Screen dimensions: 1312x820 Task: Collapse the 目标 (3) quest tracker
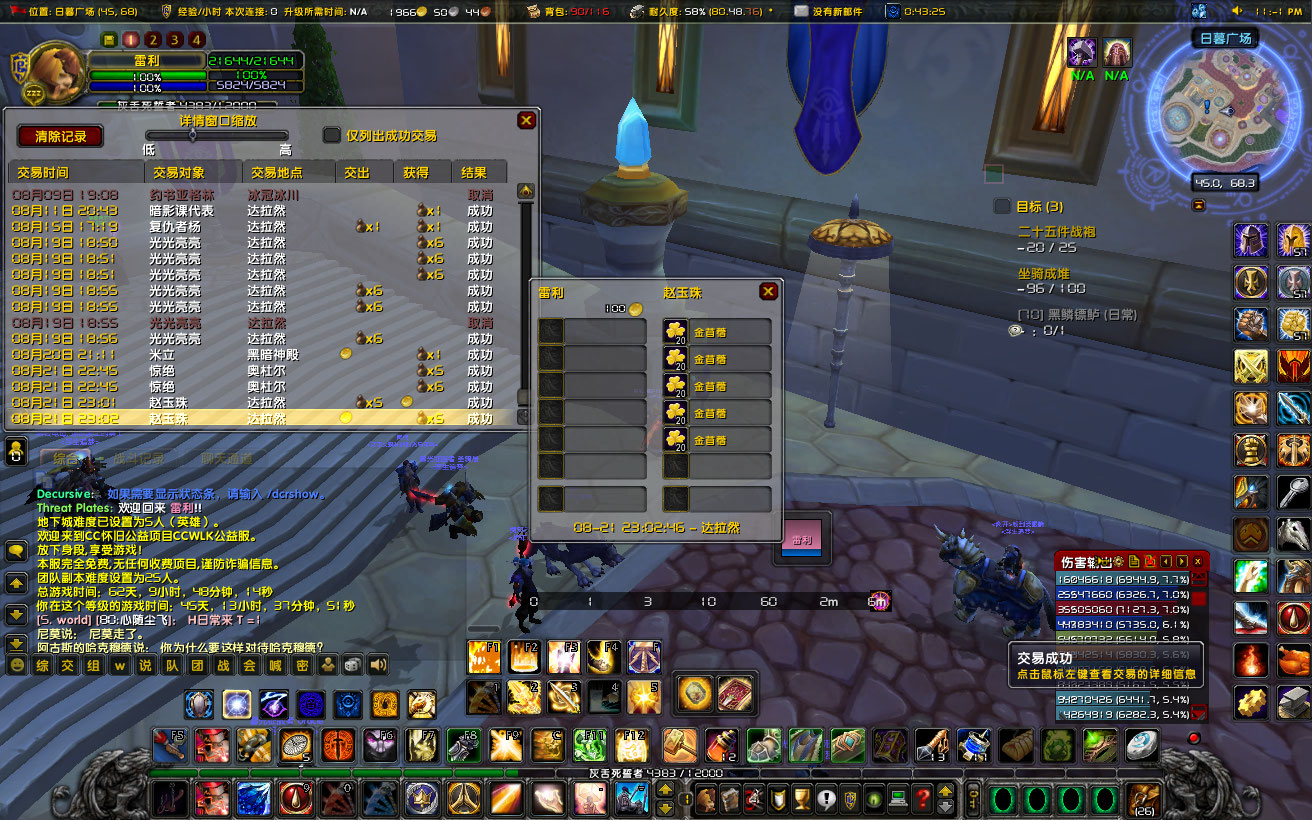pos(1003,206)
